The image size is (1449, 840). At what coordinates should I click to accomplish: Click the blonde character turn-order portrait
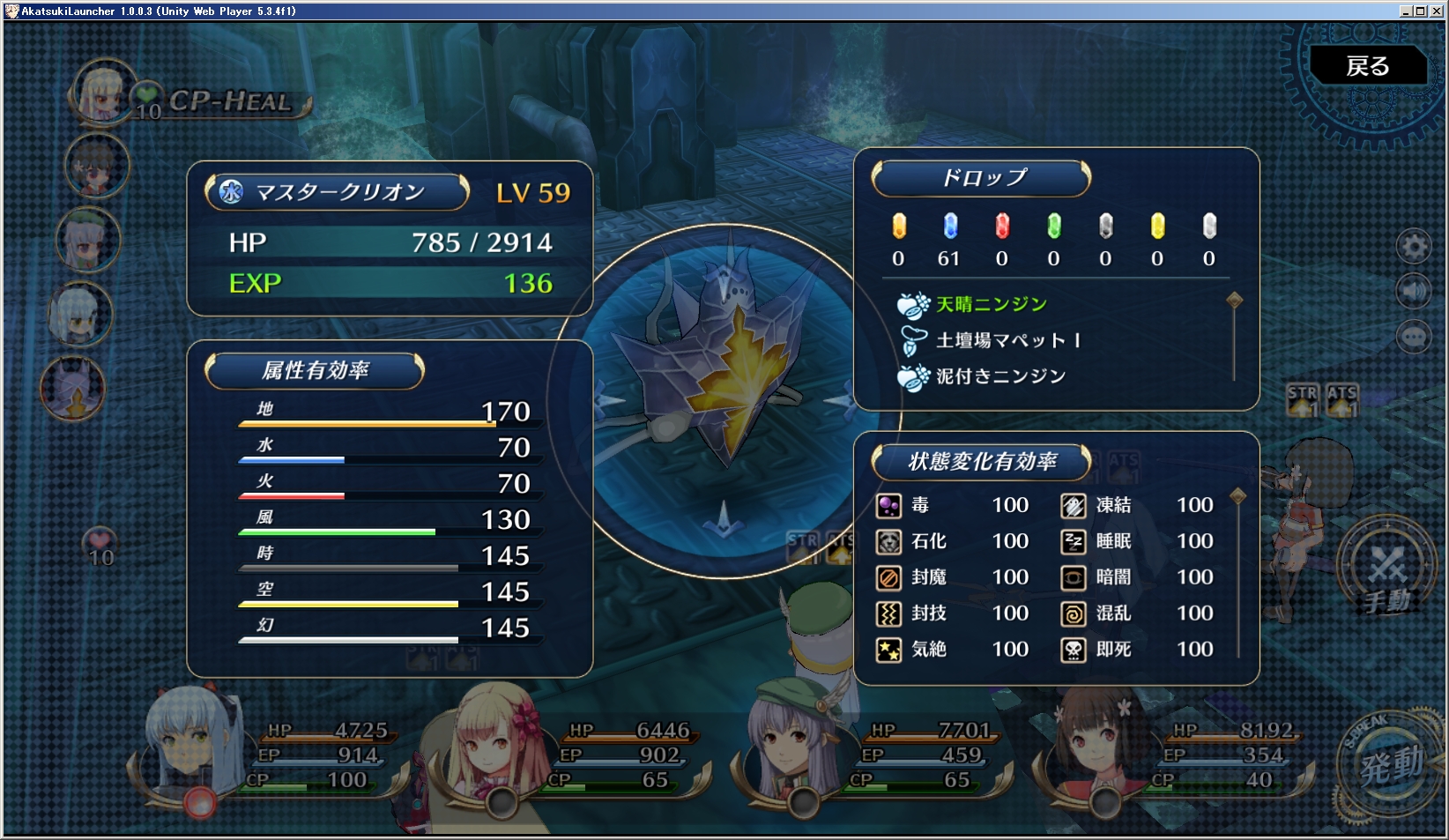pos(104,93)
